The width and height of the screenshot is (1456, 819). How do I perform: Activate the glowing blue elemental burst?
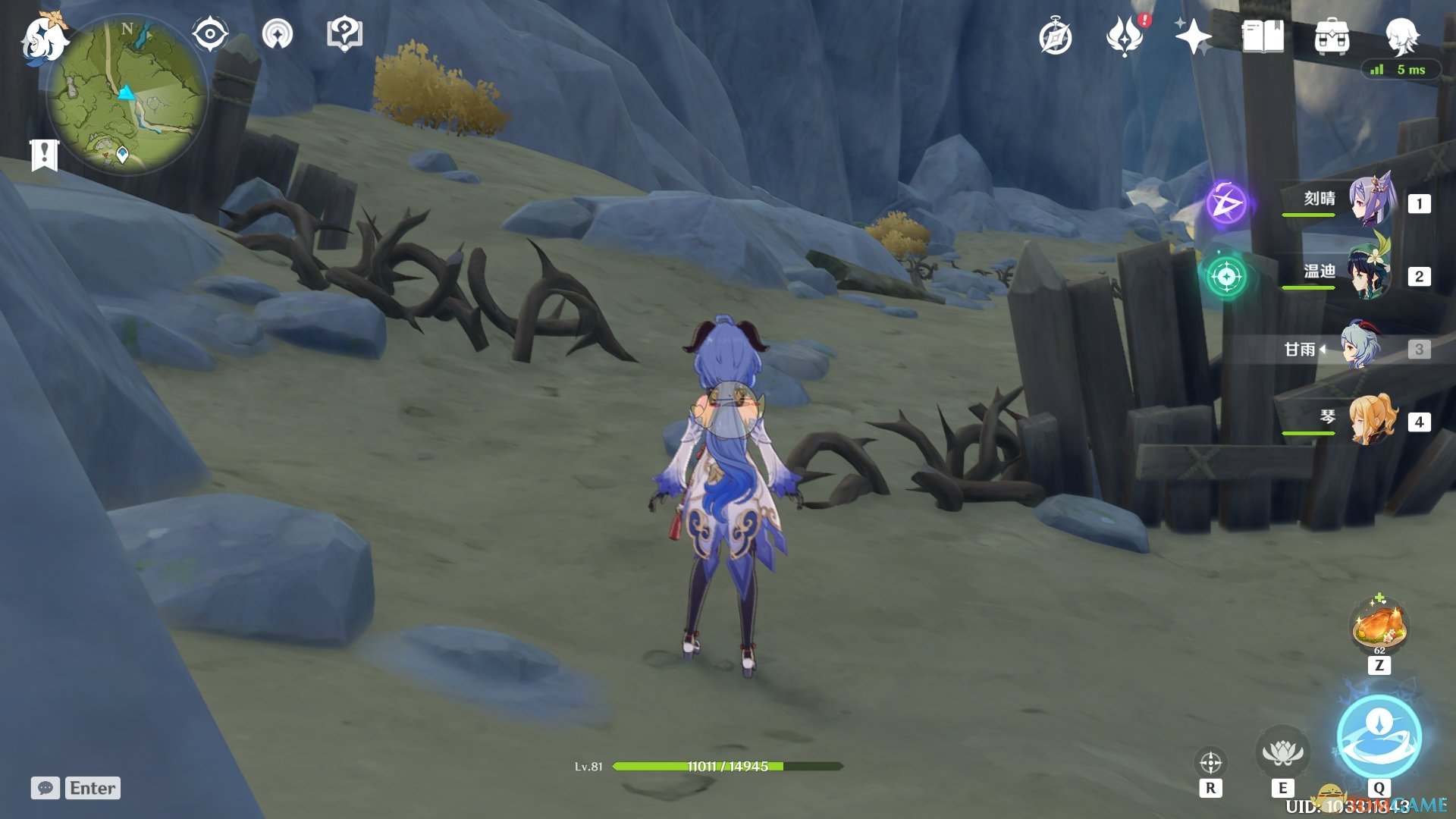[1379, 736]
